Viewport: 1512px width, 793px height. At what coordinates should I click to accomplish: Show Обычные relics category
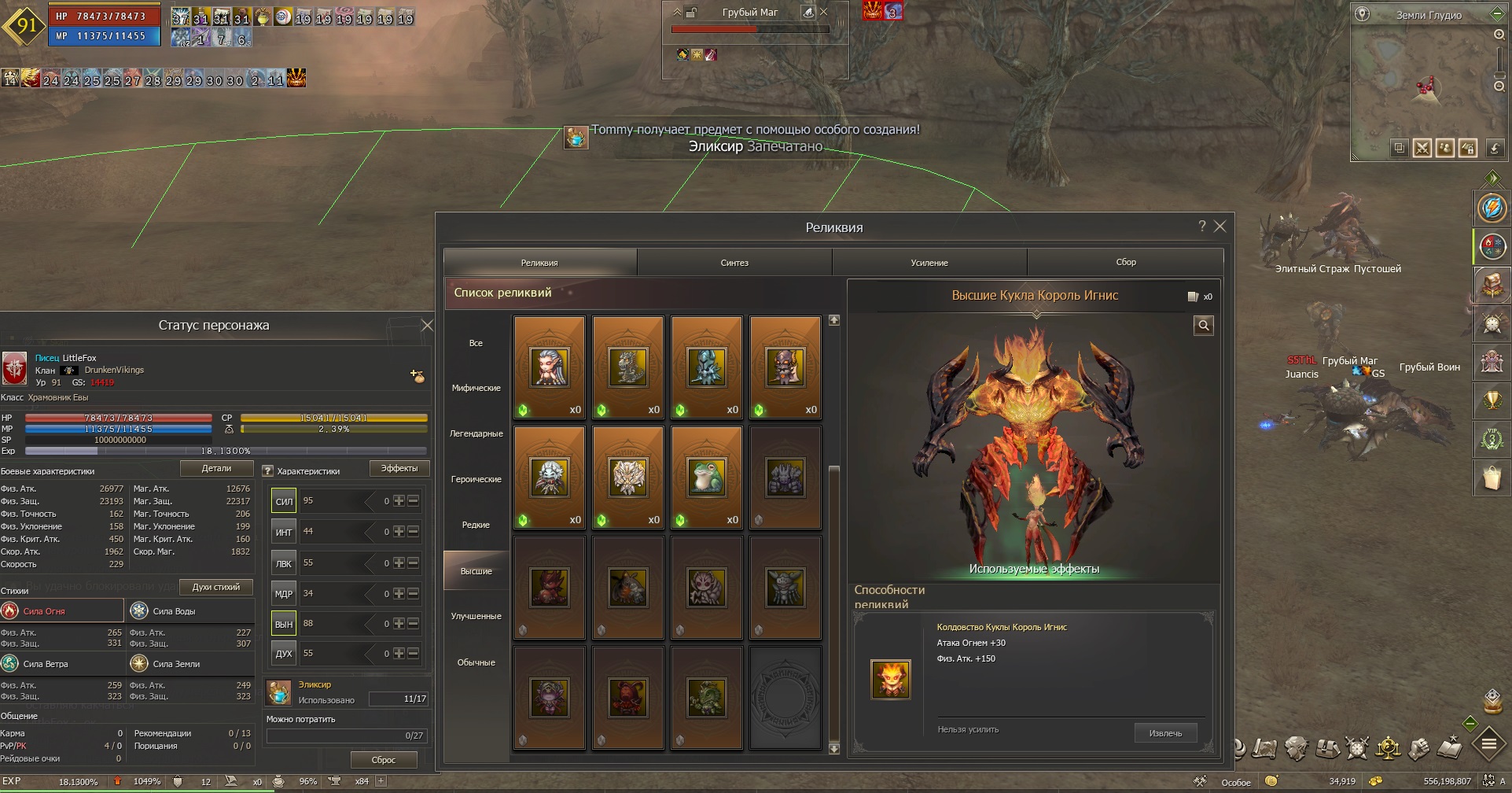pyautogui.click(x=476, y=662)
